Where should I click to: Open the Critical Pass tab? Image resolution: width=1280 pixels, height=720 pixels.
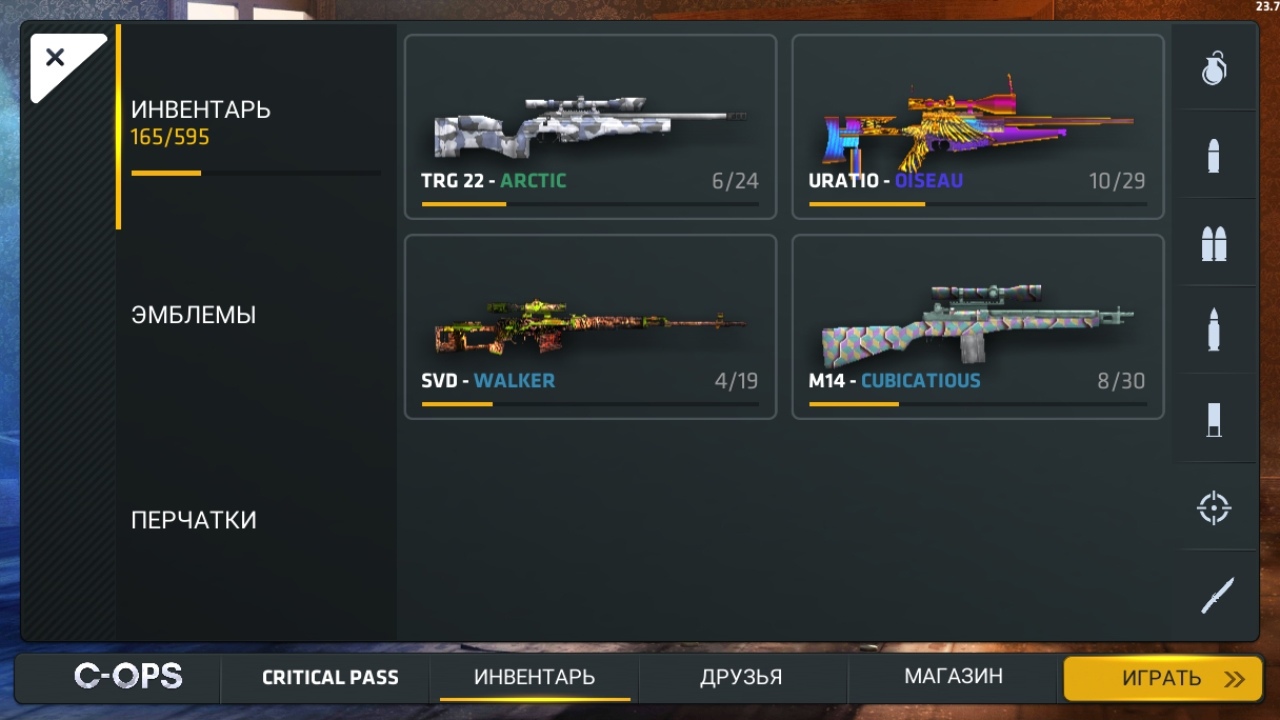tap(330, 678)
